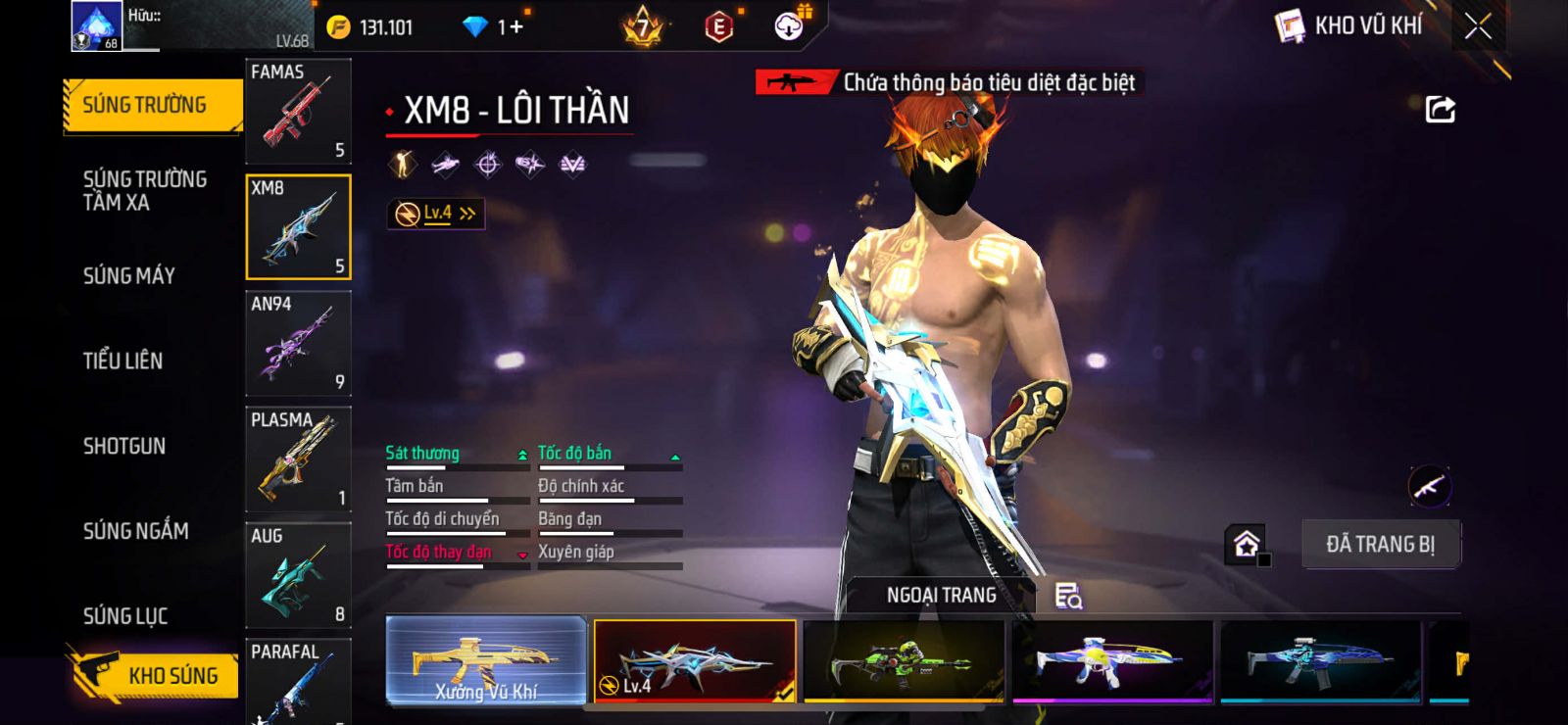Open the Kho Vũ Khí collection
This screenshot has height=725, width=1568.
[x=1350, y=26]
